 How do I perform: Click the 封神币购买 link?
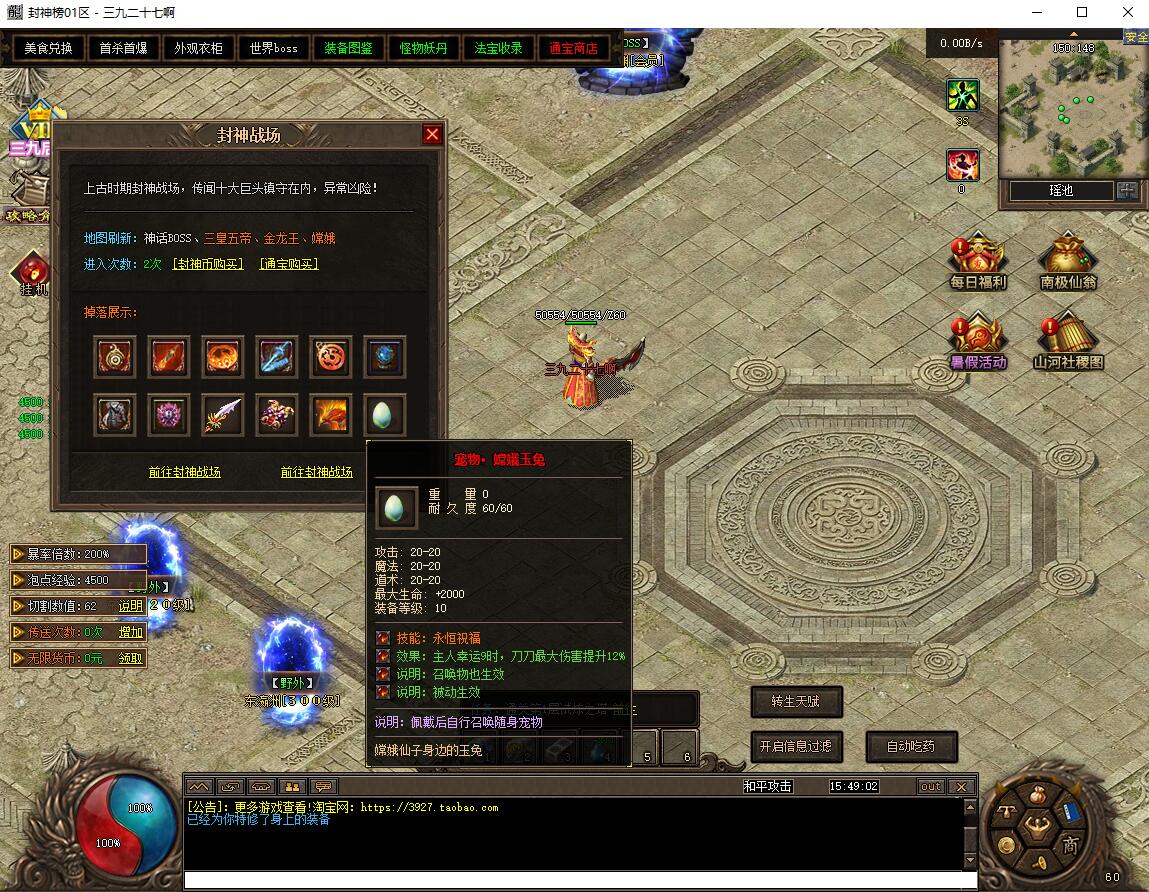pos(208,264)
